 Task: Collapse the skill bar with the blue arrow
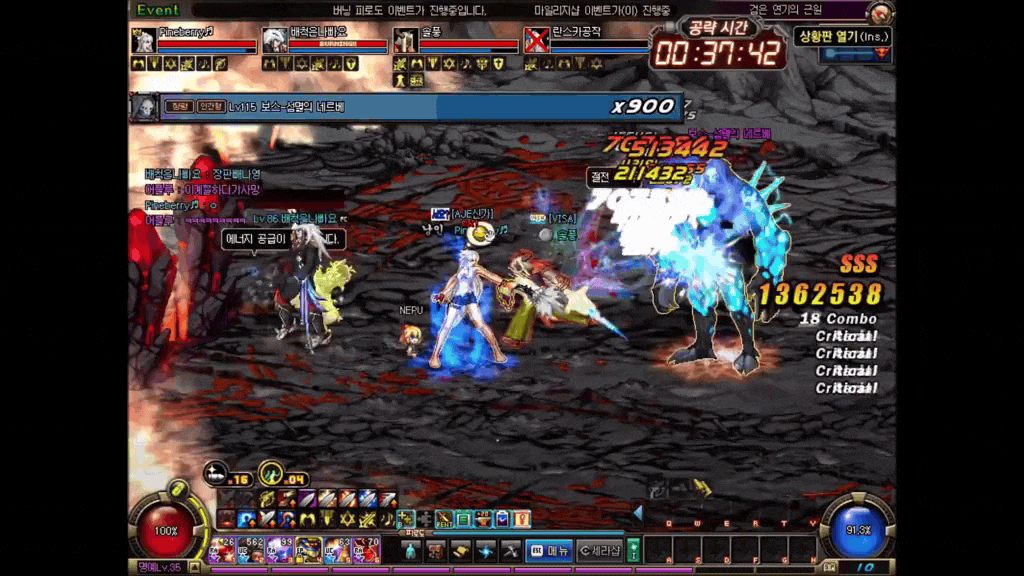coord(638,512)
